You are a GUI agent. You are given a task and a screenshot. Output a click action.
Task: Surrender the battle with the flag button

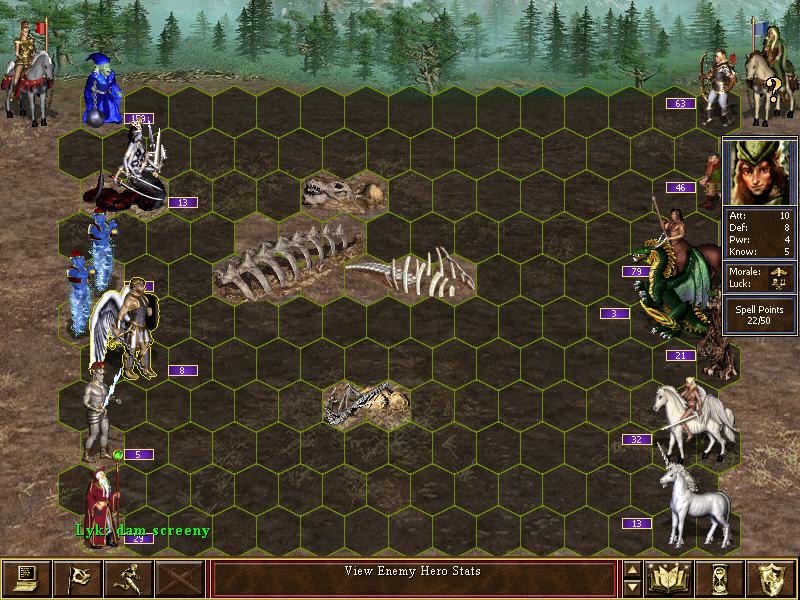click(x=77, y=577)
